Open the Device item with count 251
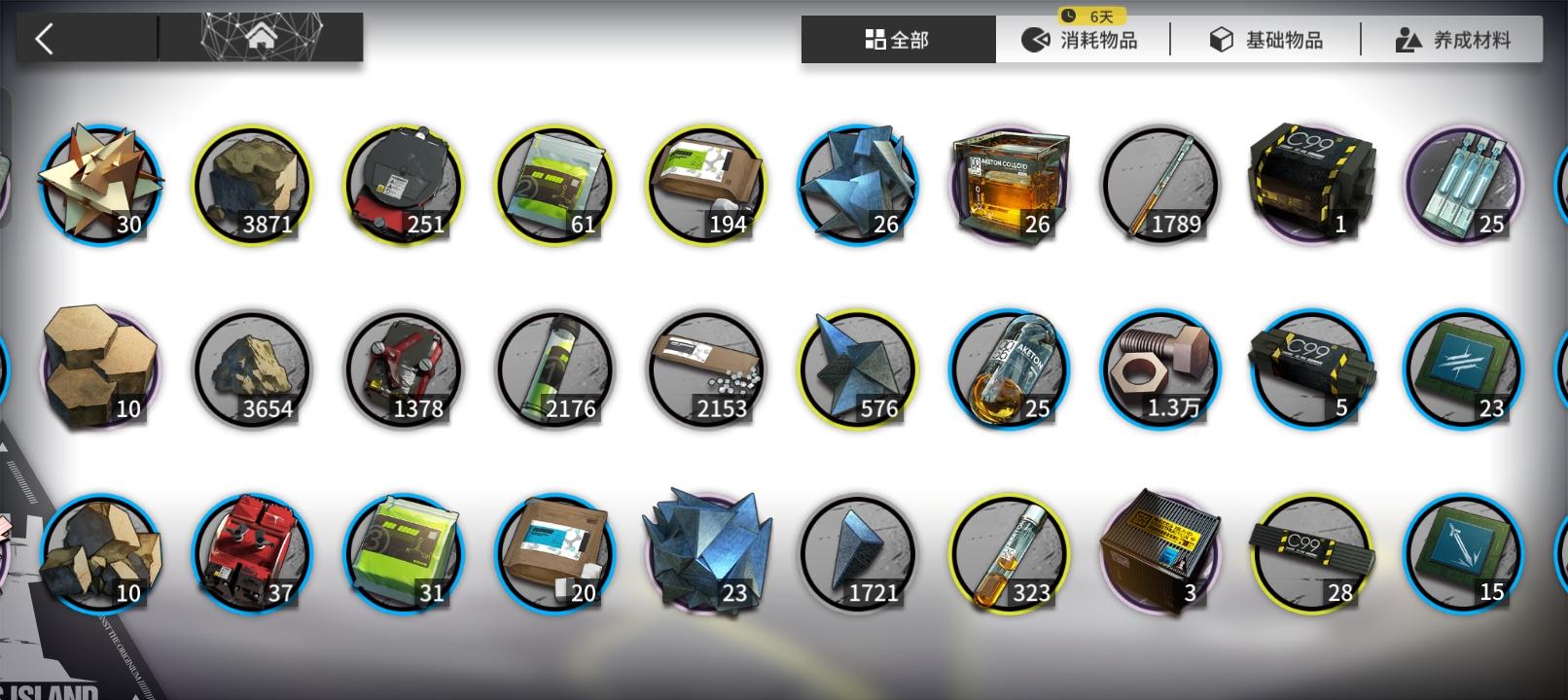 [404, 185]
